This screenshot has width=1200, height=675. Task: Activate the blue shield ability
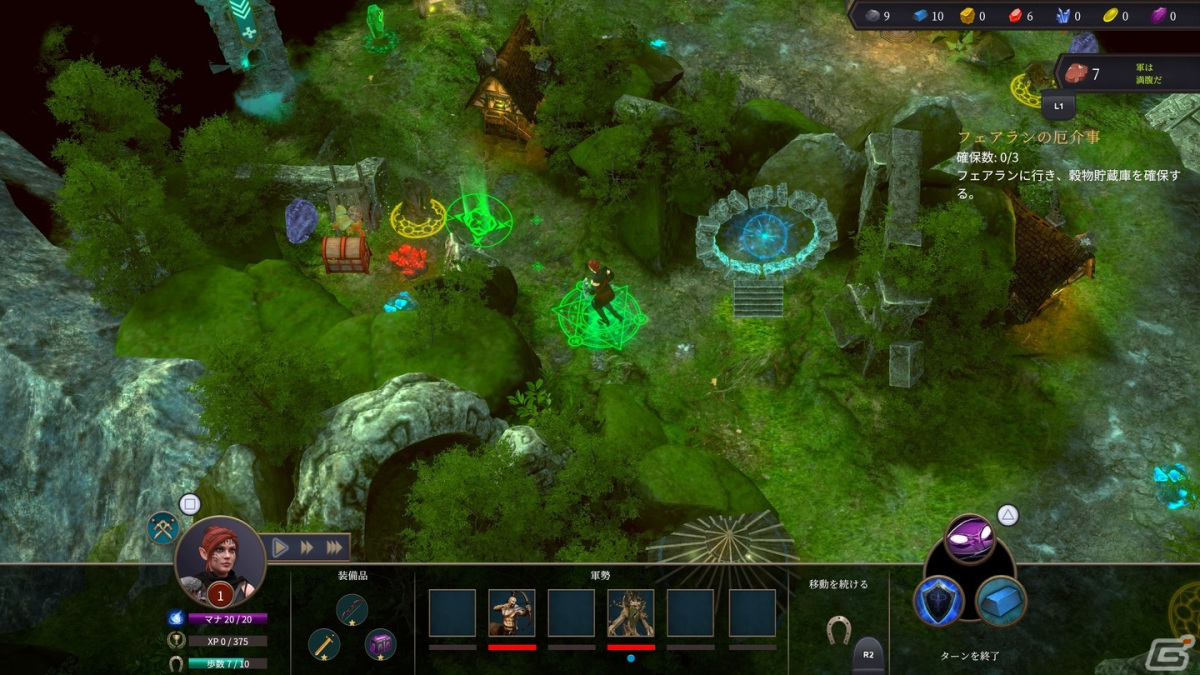point(939,601)
